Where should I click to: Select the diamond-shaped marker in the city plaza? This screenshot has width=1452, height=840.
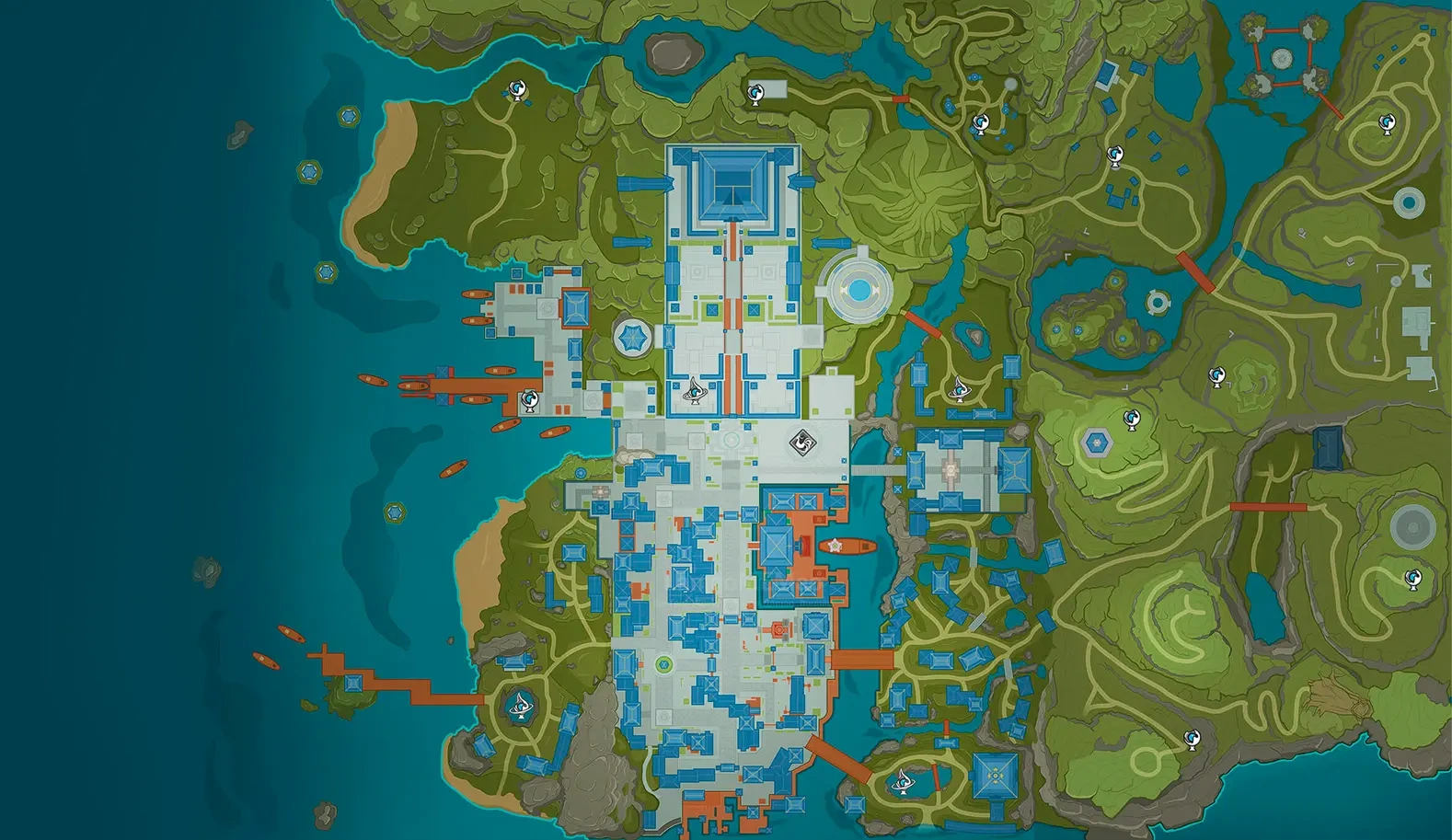(x=802, y=443)
